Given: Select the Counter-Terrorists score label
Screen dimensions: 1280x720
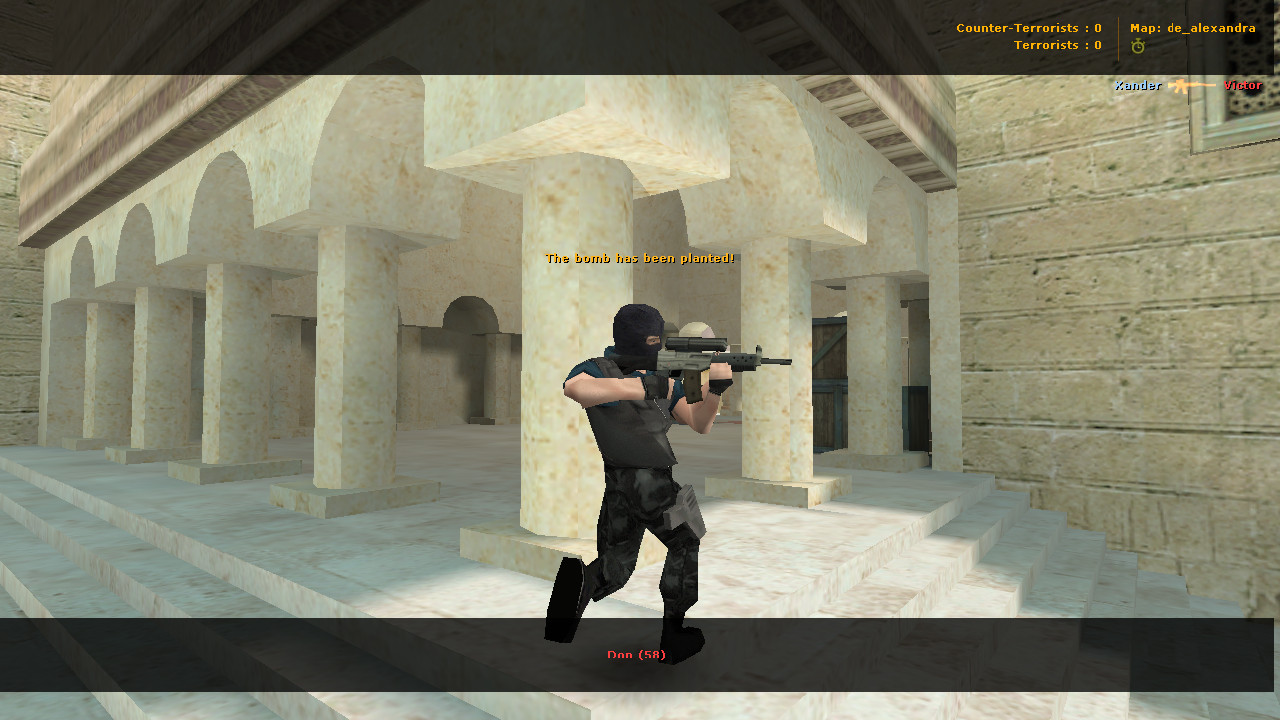Looking at the screenshot, I should [x=1017, y=28].
